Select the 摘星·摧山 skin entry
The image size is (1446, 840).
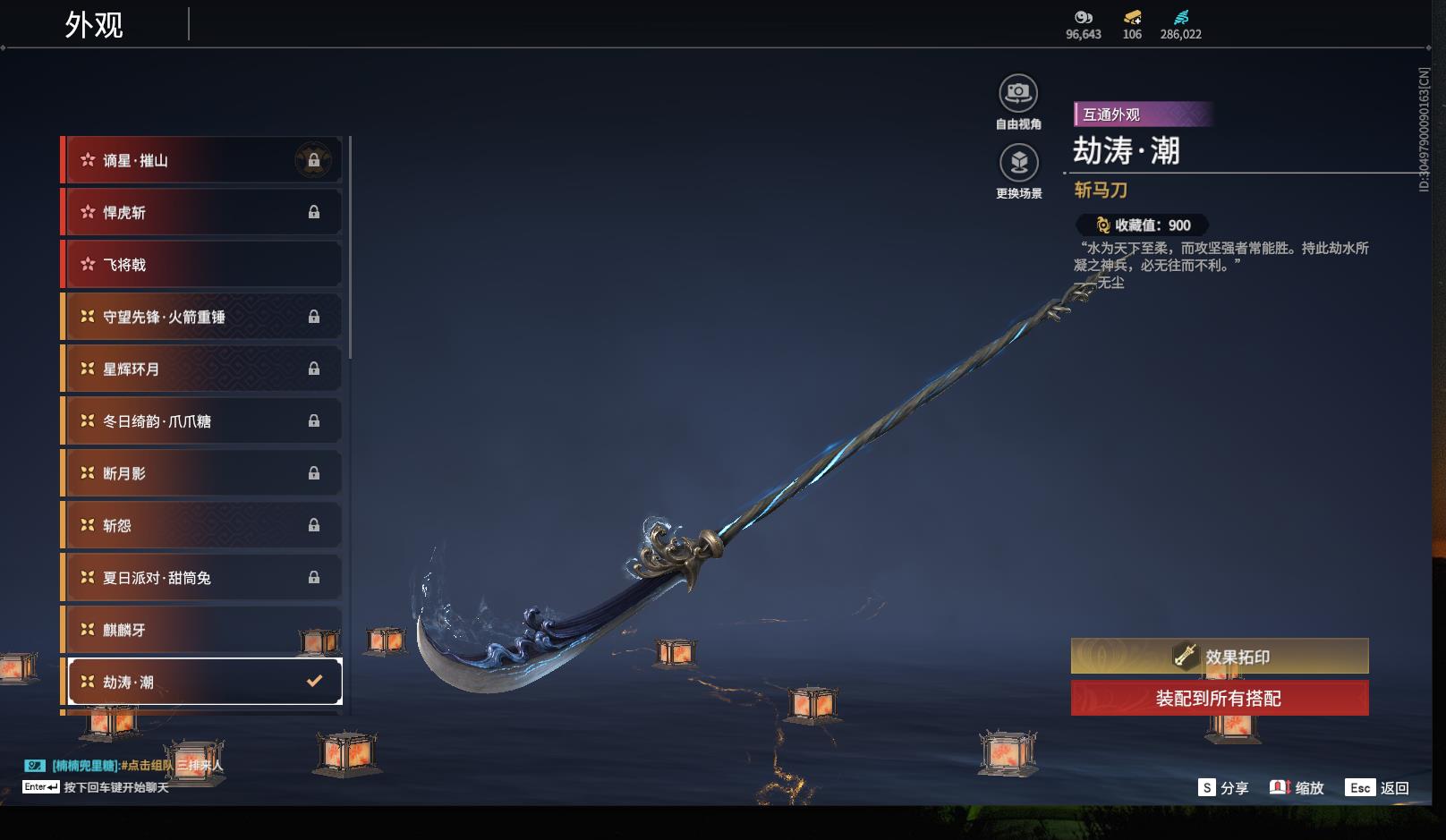(201, 160)
